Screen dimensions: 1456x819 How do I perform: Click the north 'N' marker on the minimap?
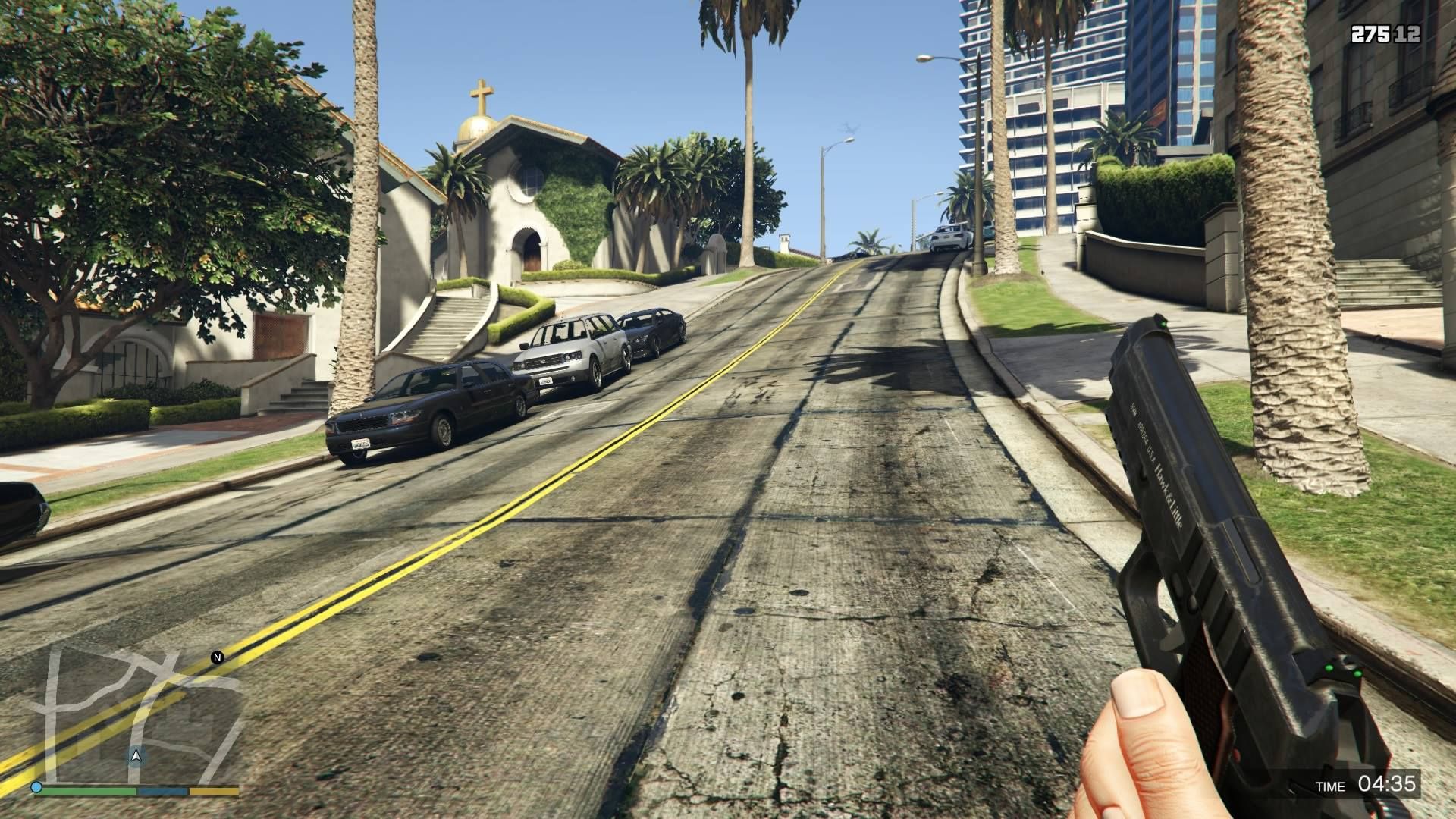tap(218, 657)
